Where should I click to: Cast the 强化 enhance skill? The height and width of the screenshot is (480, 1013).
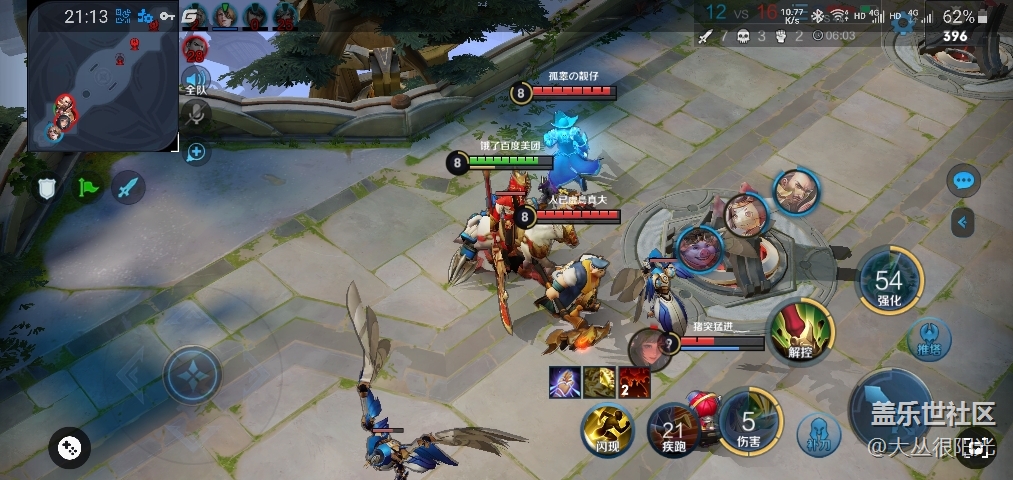click(888, 282)
